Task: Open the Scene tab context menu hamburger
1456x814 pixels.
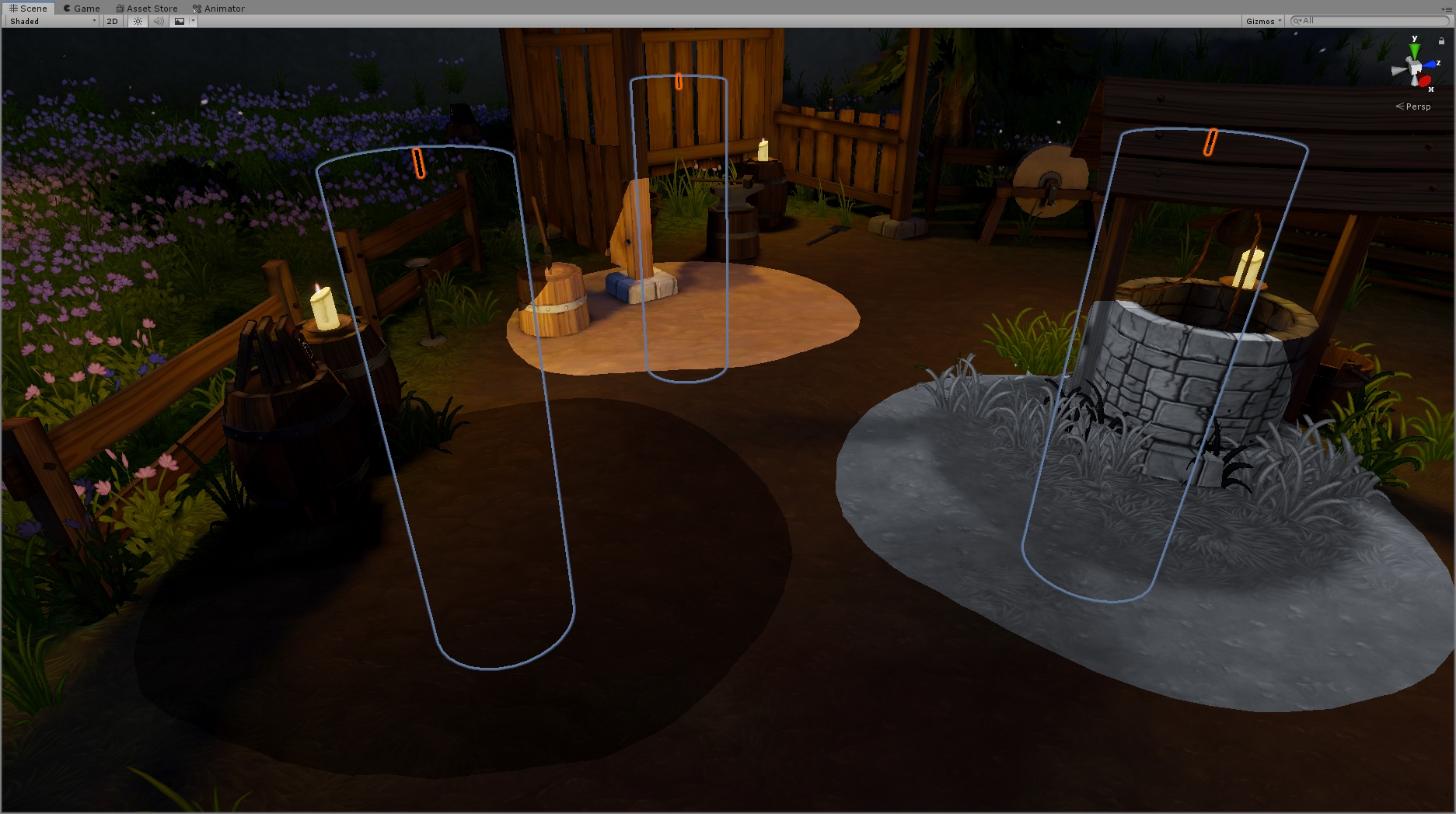Action: (1449, 9)
